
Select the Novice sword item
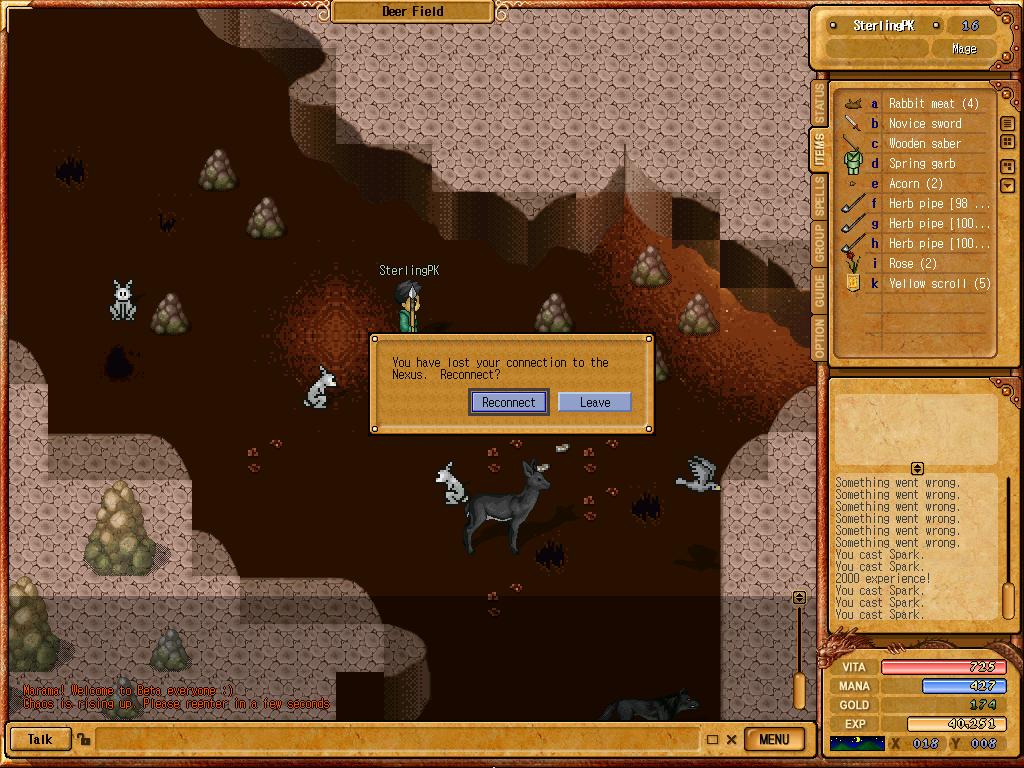pyautogui.click(x=925, y=124)
